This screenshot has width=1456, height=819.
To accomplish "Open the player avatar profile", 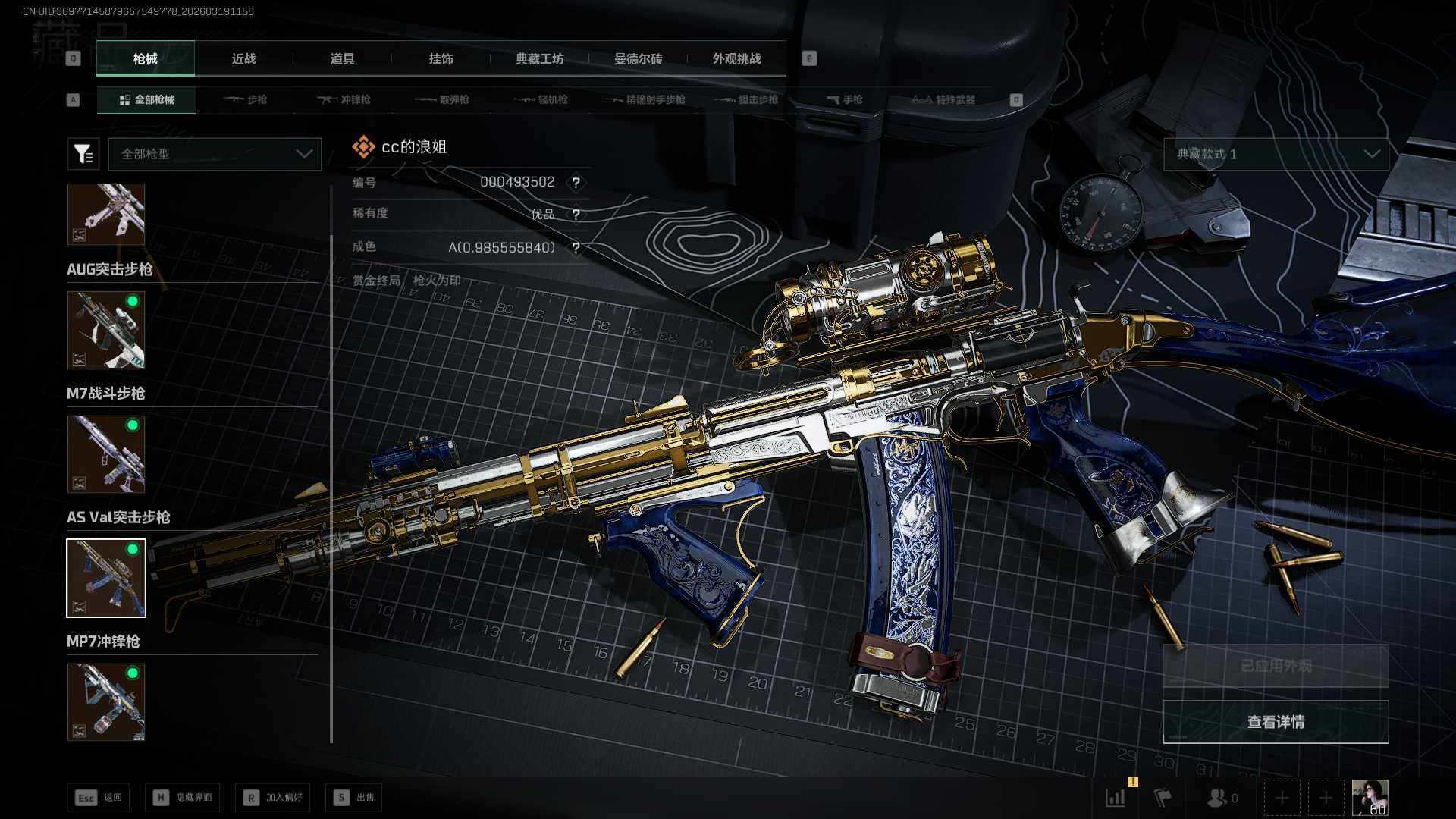I will 1370,798.
